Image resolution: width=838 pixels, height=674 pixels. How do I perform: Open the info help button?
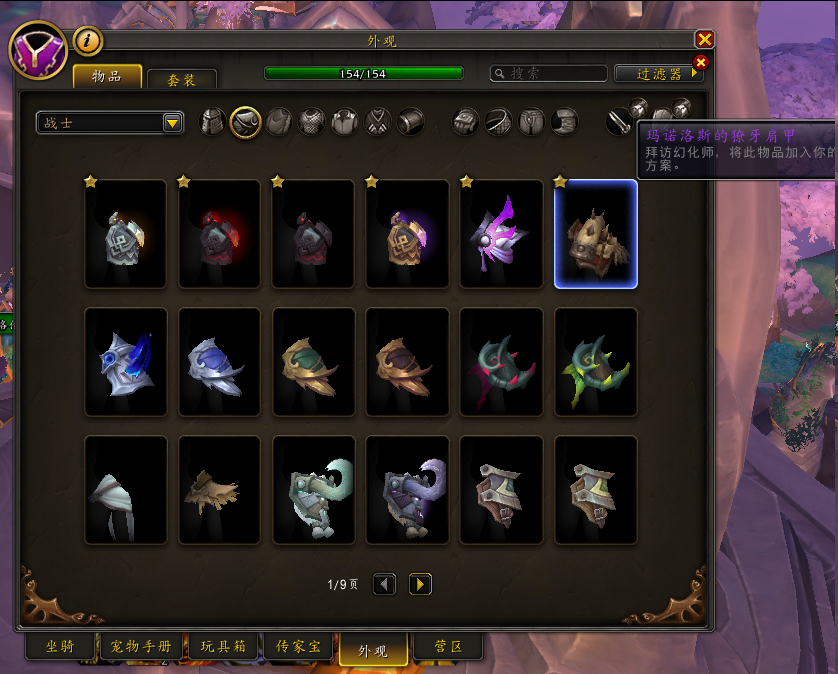pos(88,41)
